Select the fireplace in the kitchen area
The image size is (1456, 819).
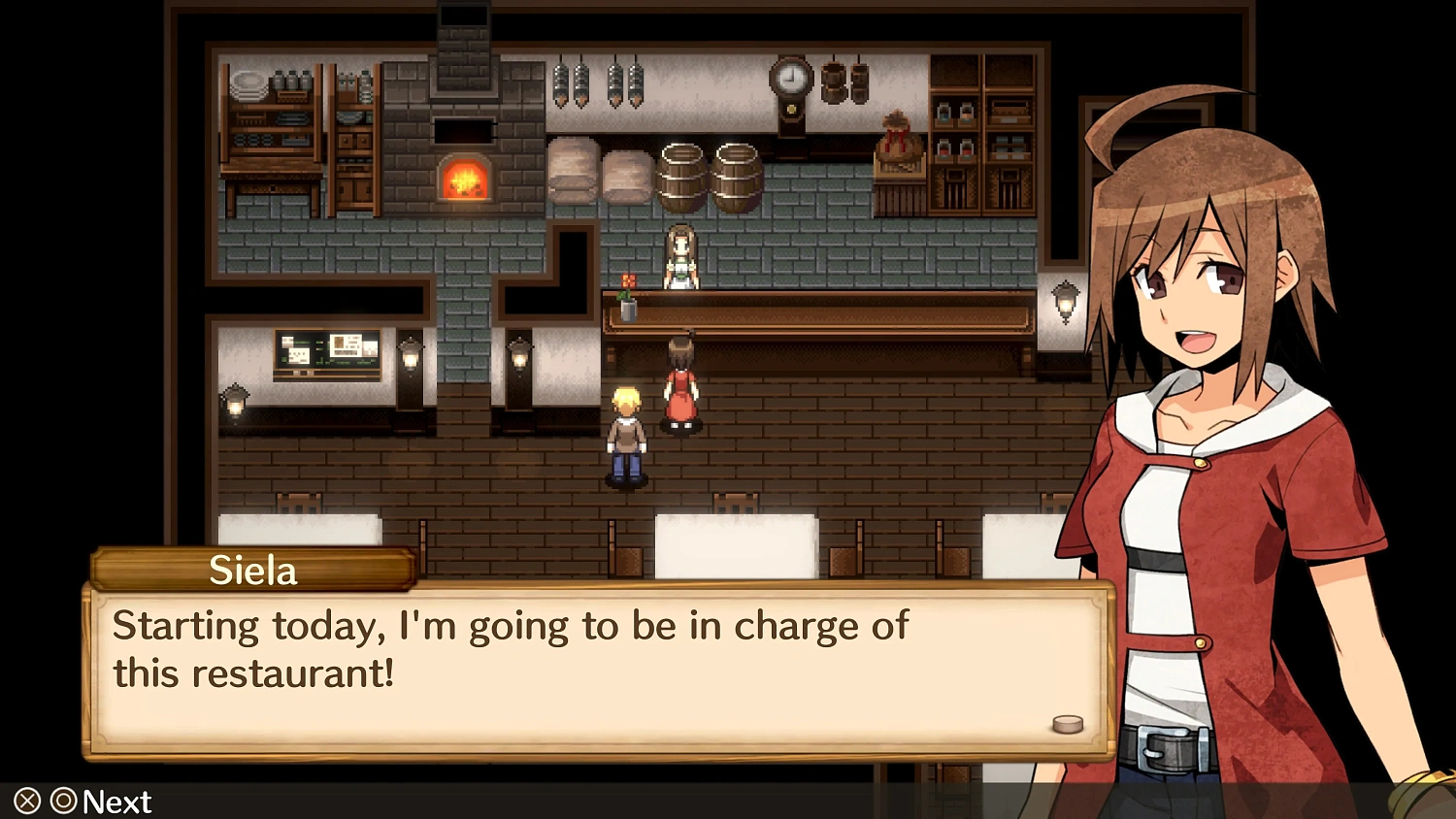(465, 180)
